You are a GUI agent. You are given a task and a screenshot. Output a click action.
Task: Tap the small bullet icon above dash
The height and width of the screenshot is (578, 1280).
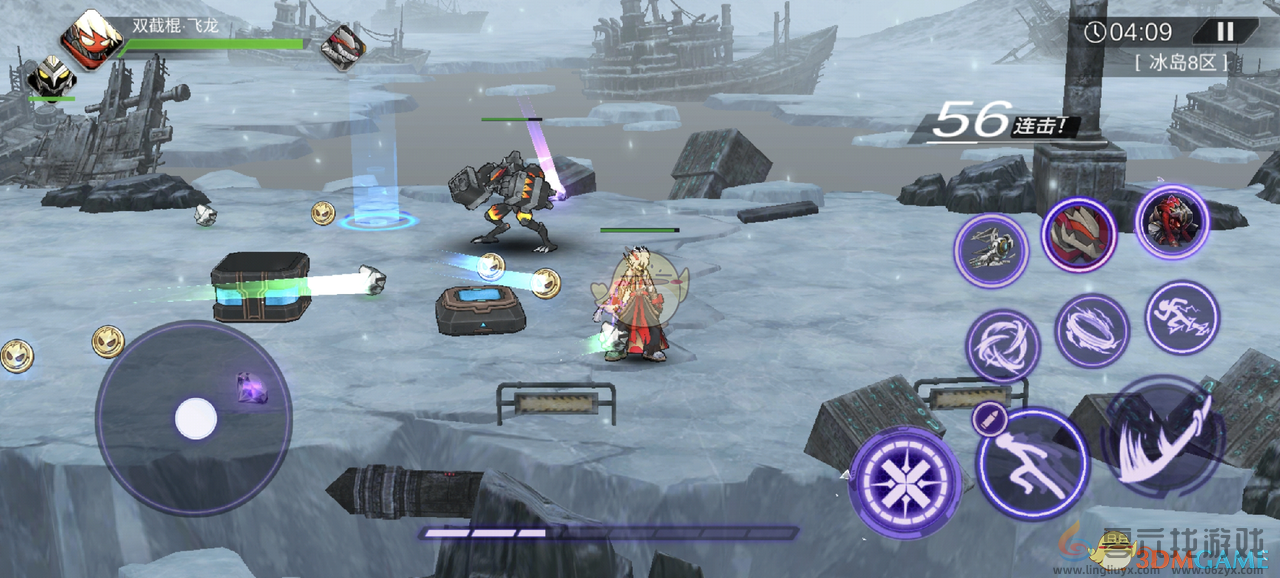point(985,420)
